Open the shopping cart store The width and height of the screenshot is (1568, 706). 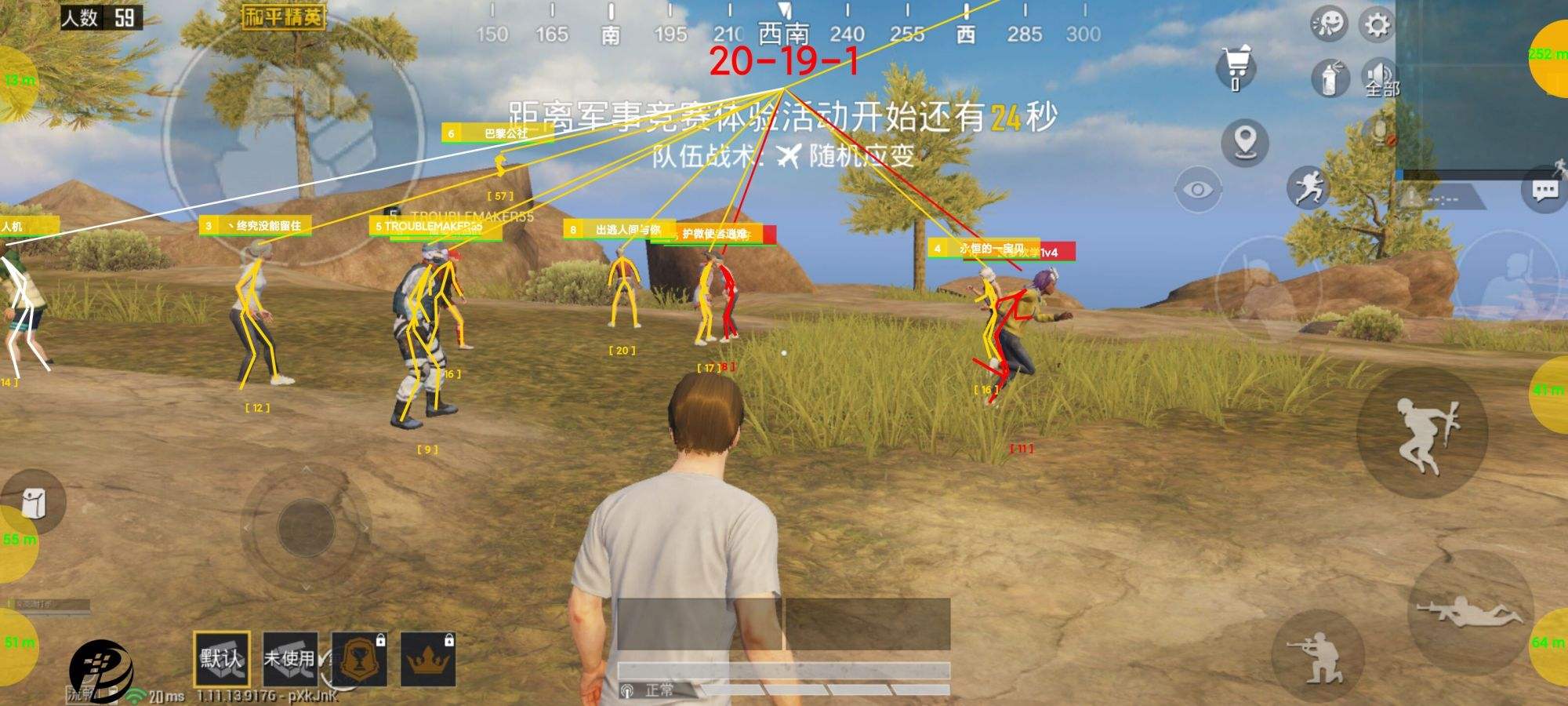click(1236, 67)
